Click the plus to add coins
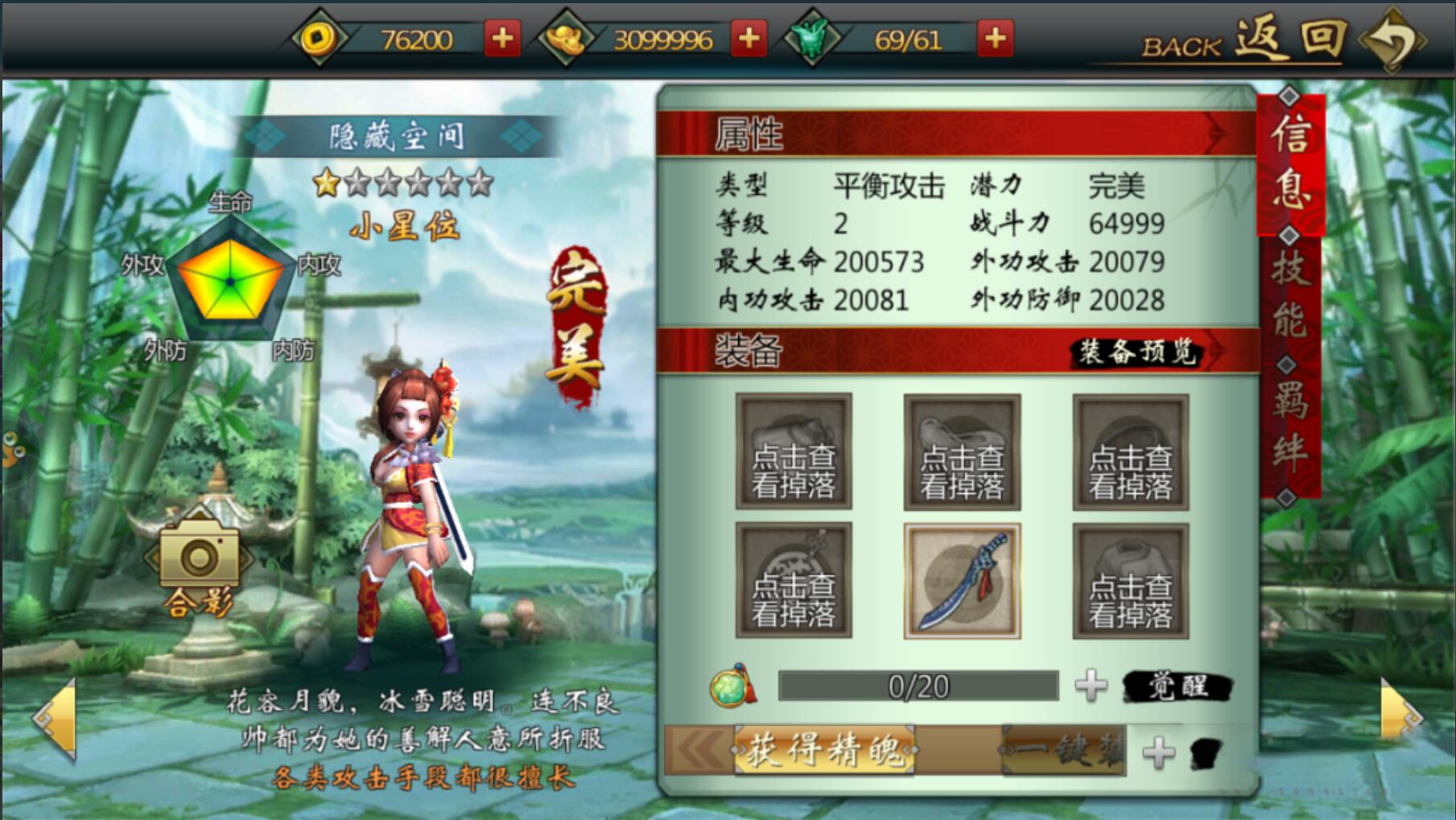Image resolution: width=1456 pixels, height=820 pixels. click(x=501, y=36)
